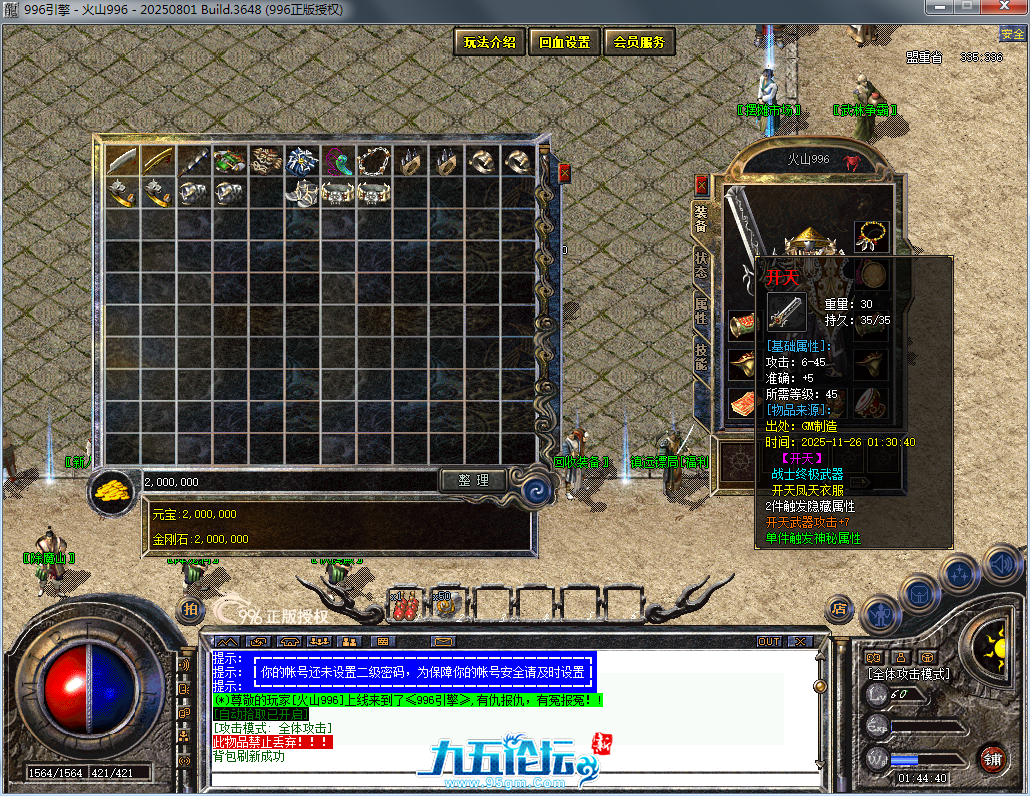The image size is (1030, 796).
Task: Open the 店 shop button
Action: tap(839, 606)
